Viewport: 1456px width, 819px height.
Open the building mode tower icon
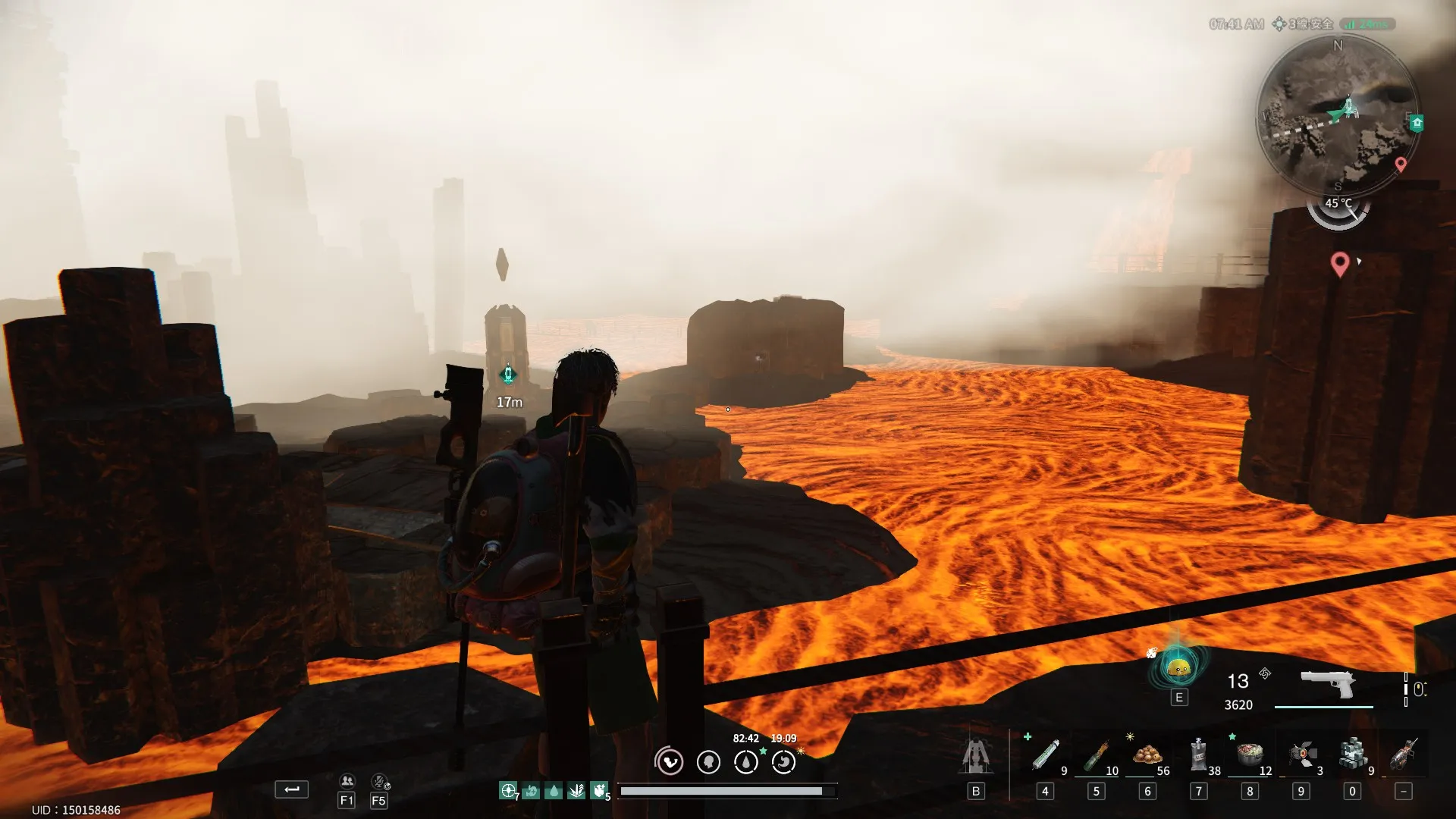point(976,756)
